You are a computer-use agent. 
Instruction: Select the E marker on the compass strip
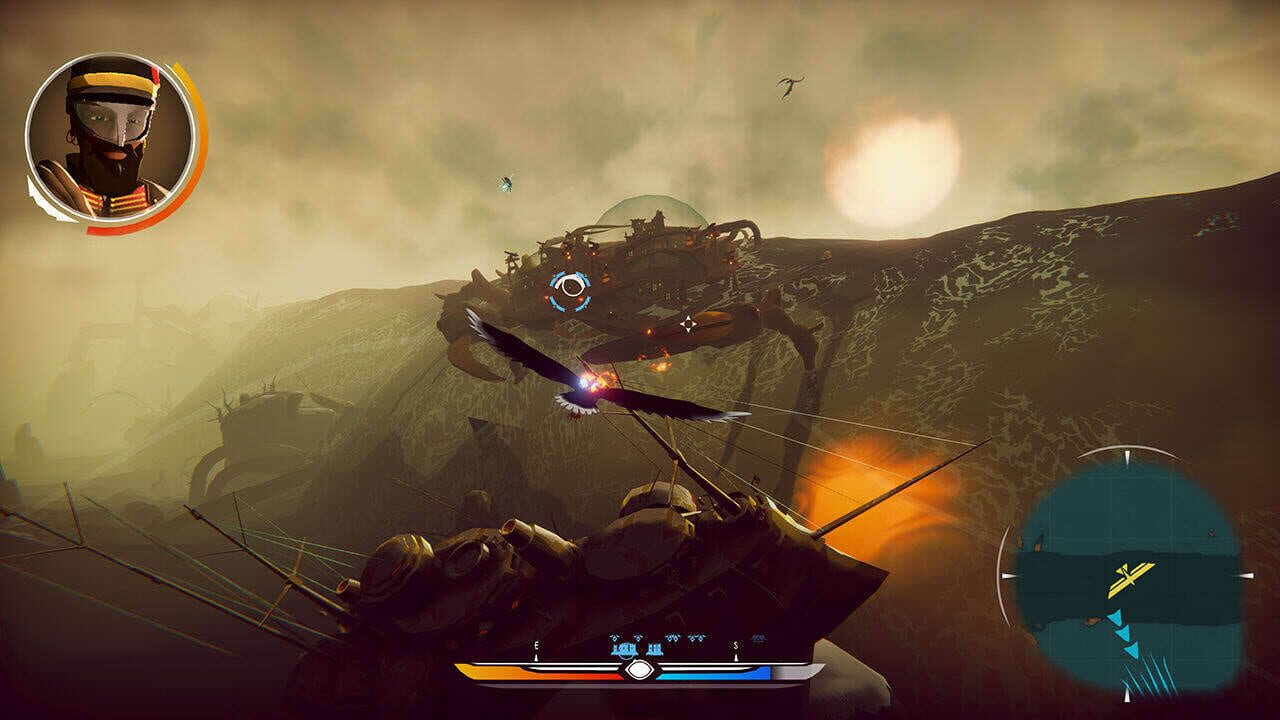[536, 645]
